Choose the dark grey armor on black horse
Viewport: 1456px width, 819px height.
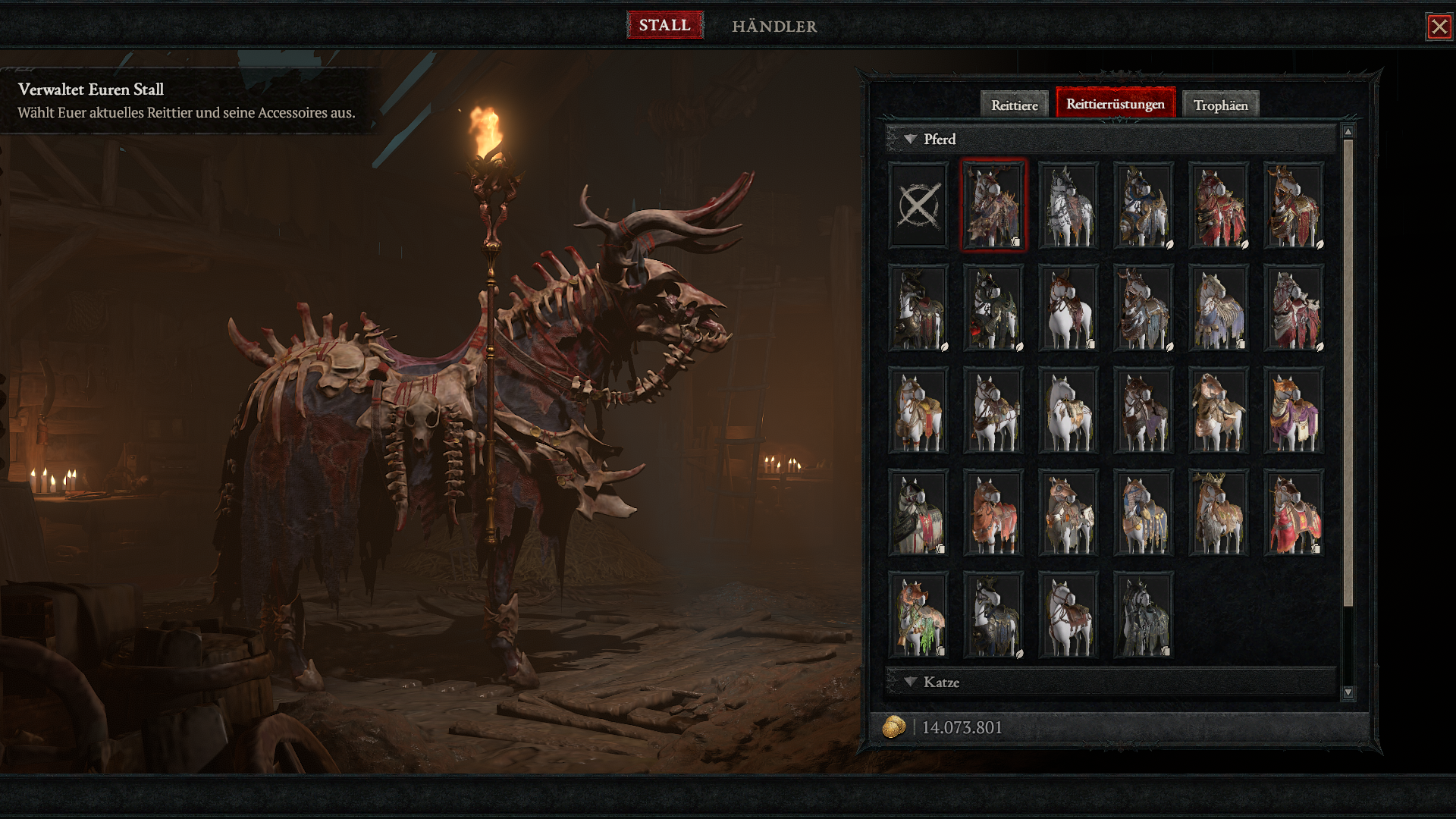pos(1144,615)
